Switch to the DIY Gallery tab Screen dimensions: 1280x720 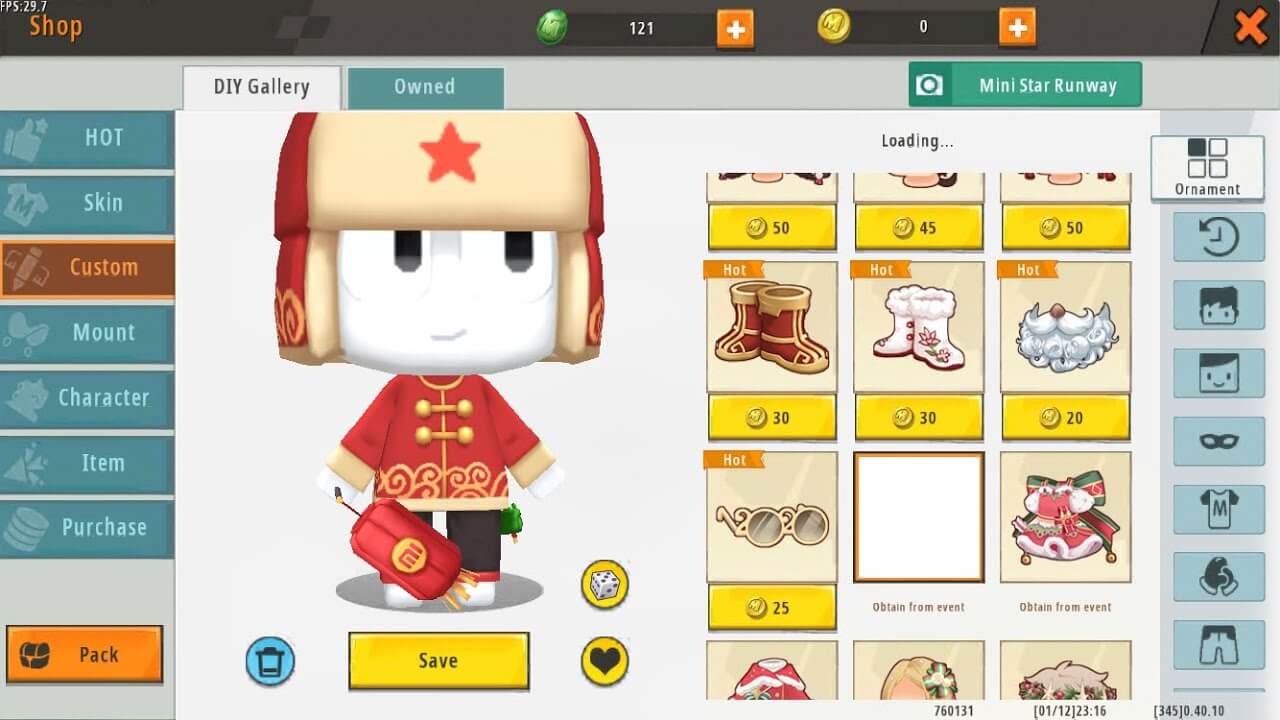tap(260, 87)
